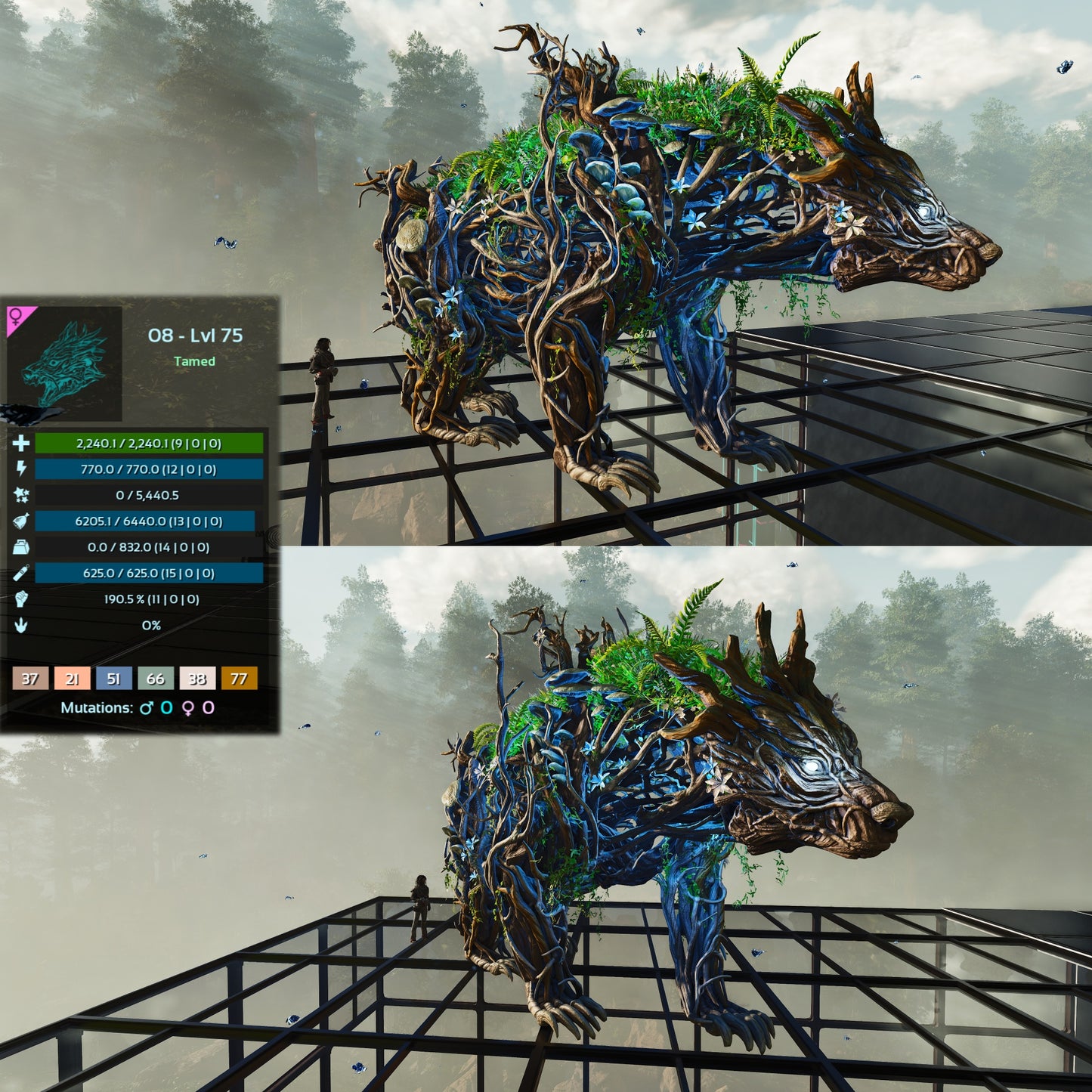Select the color region swatch numbered 37

pos(30,679)
